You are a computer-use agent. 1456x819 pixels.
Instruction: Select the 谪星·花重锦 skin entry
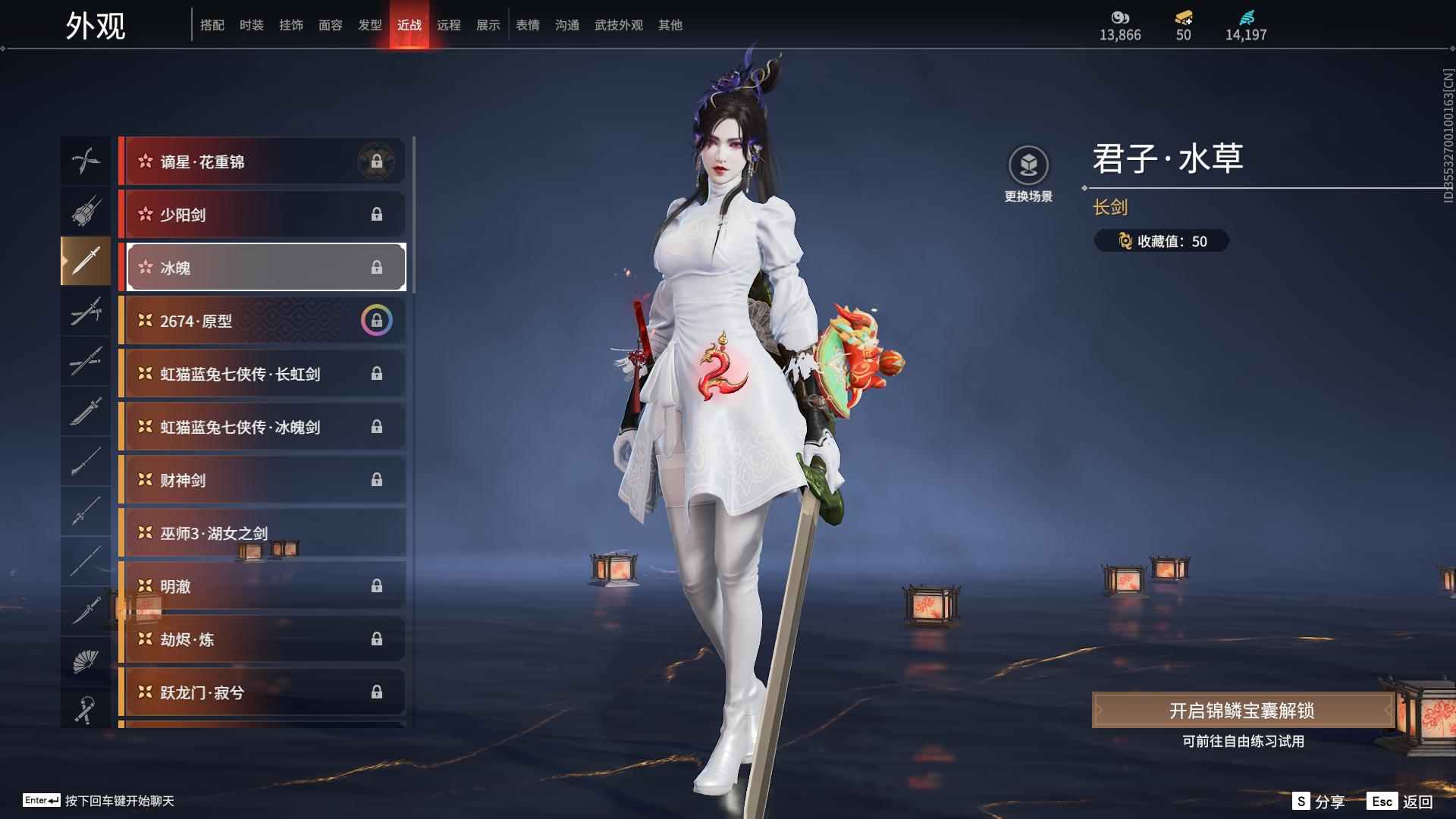tap(262, 161)
